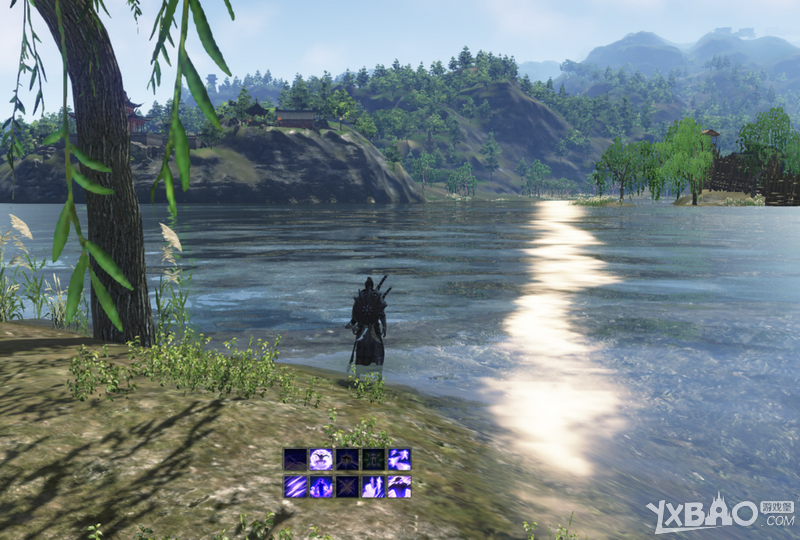
Task: Cast the scattered purple shards skill
Action: point(399,459)
